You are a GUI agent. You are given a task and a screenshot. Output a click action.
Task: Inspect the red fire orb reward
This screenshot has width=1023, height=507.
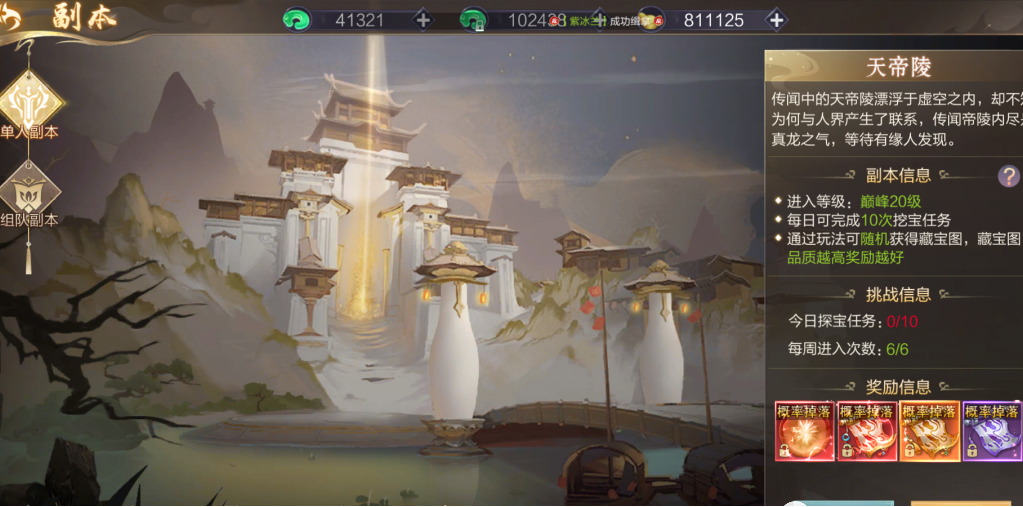pos(804,431)
